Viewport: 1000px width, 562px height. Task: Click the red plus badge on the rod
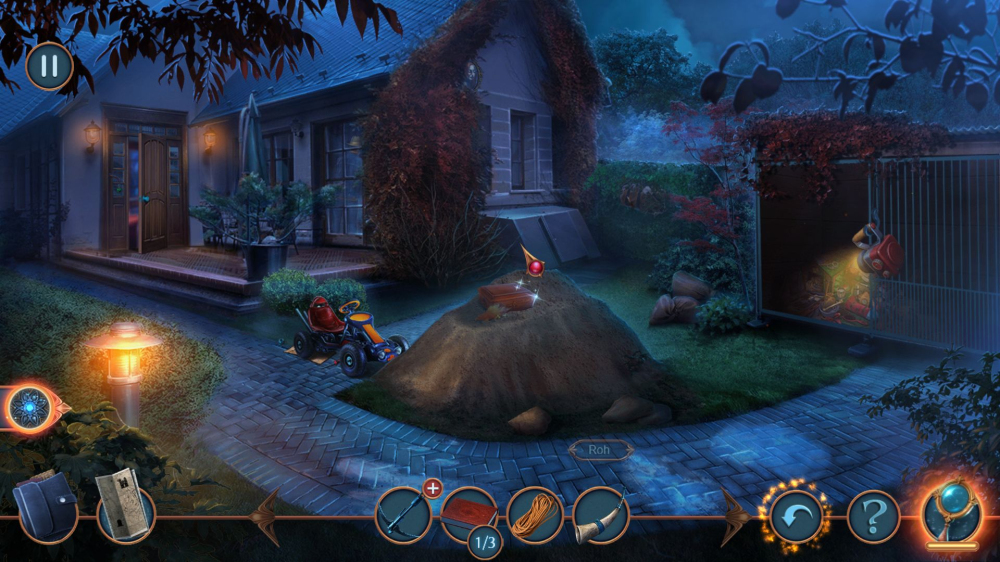[x=432, y=488]
